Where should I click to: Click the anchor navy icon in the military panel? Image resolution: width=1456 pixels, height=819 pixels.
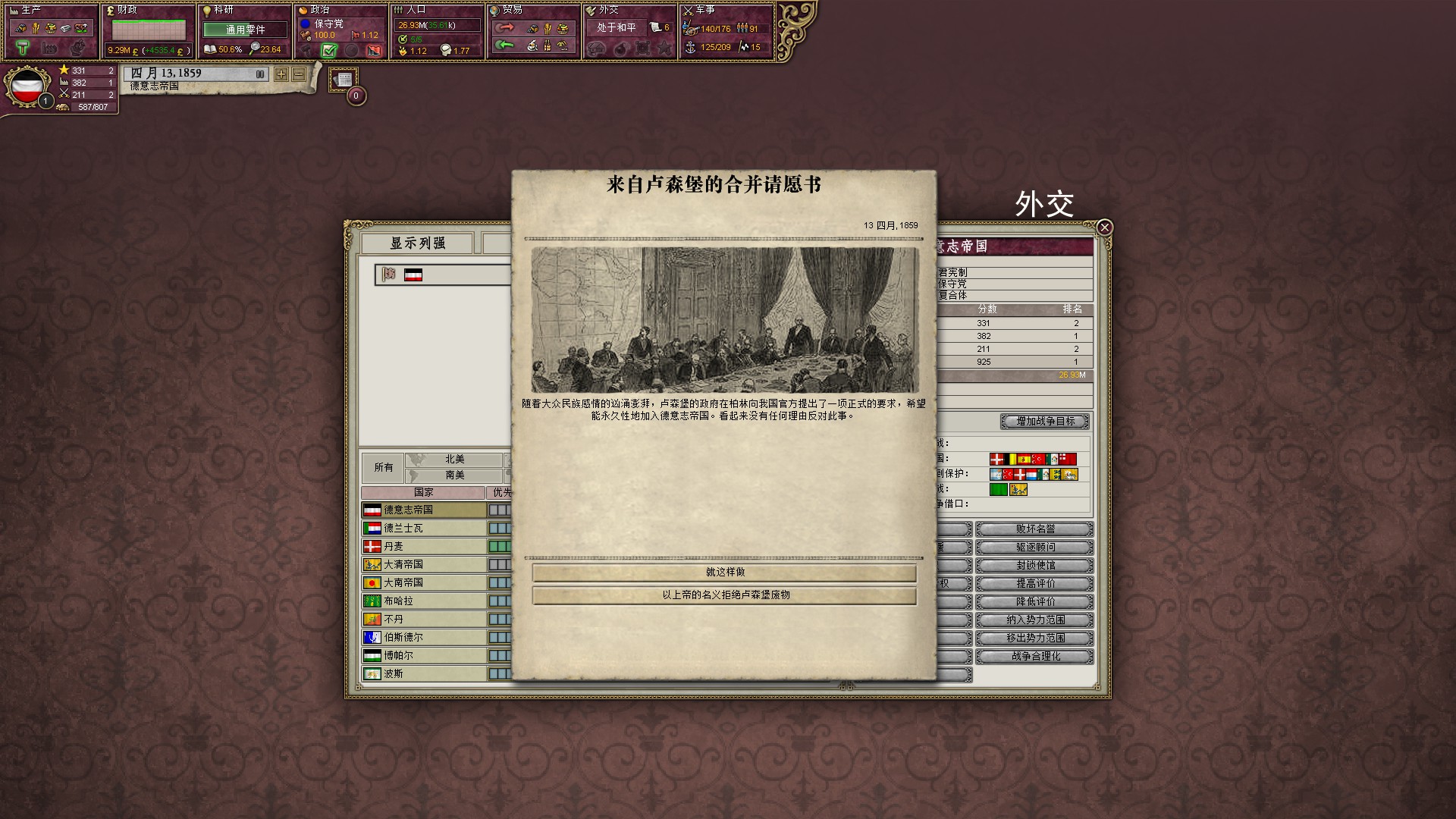[x=690, y=47]
